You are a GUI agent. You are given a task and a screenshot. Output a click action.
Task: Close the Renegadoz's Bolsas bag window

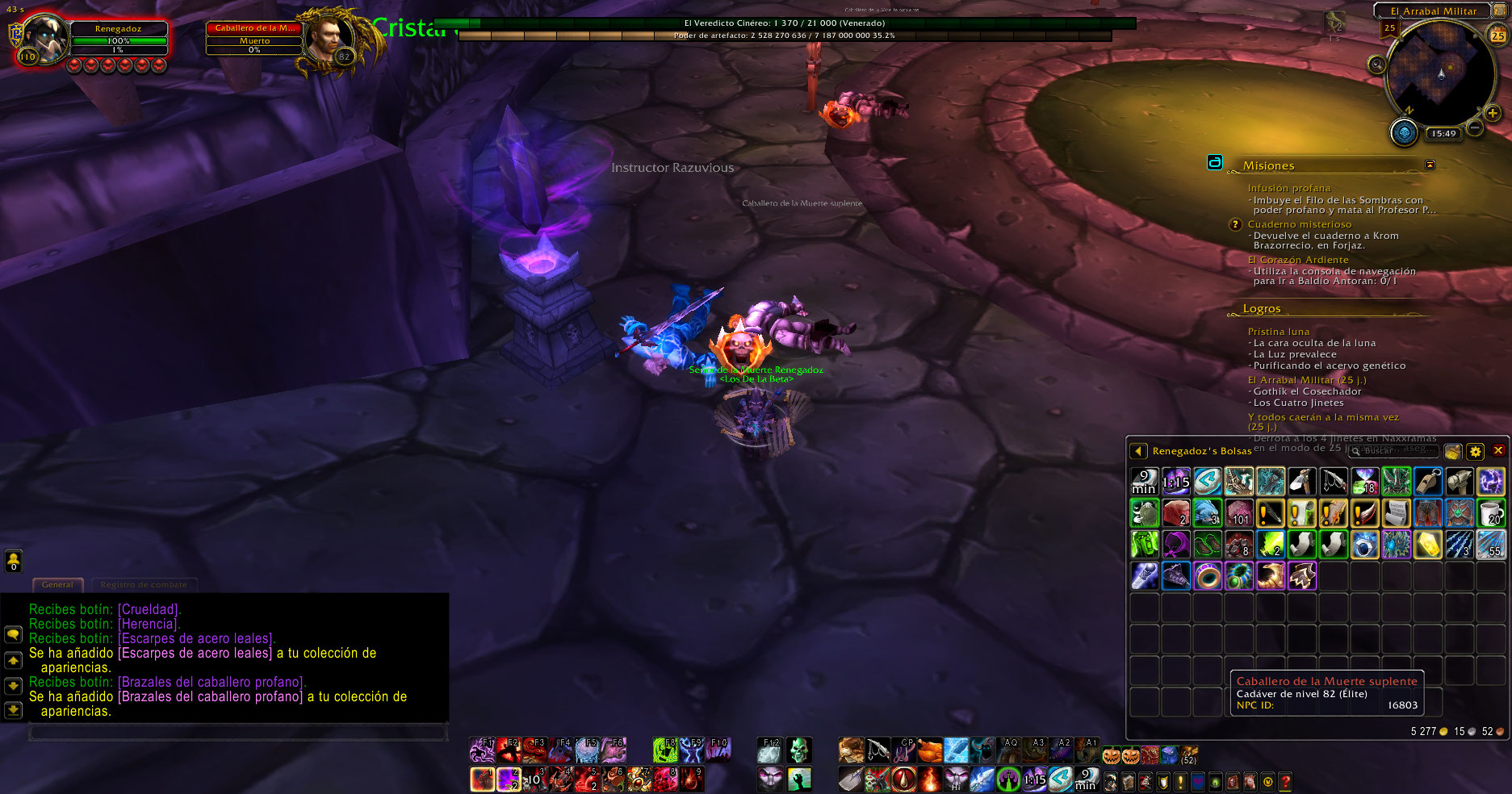click(x=1498, y=451)
